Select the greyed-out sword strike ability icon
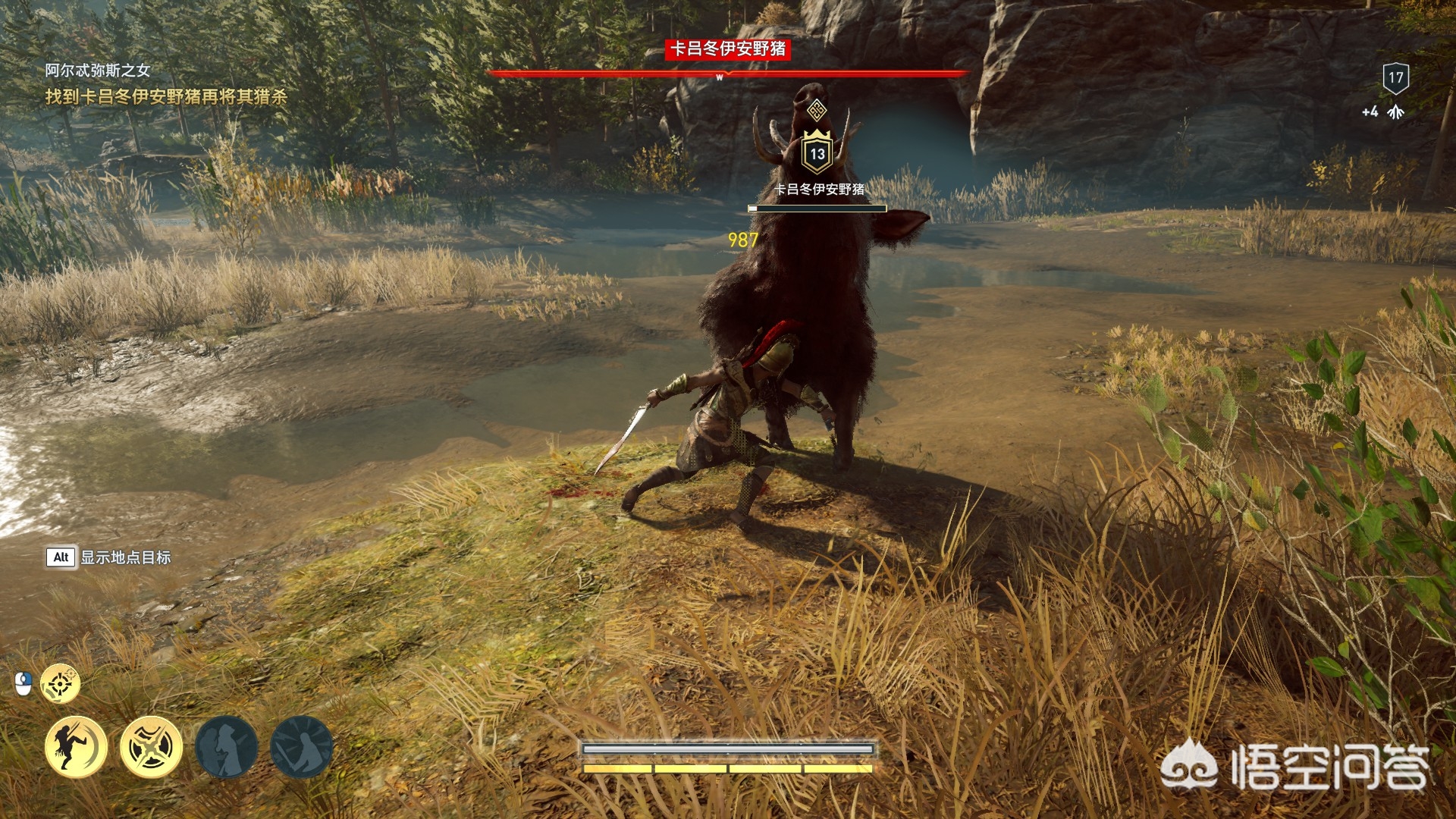 [301, 747]
